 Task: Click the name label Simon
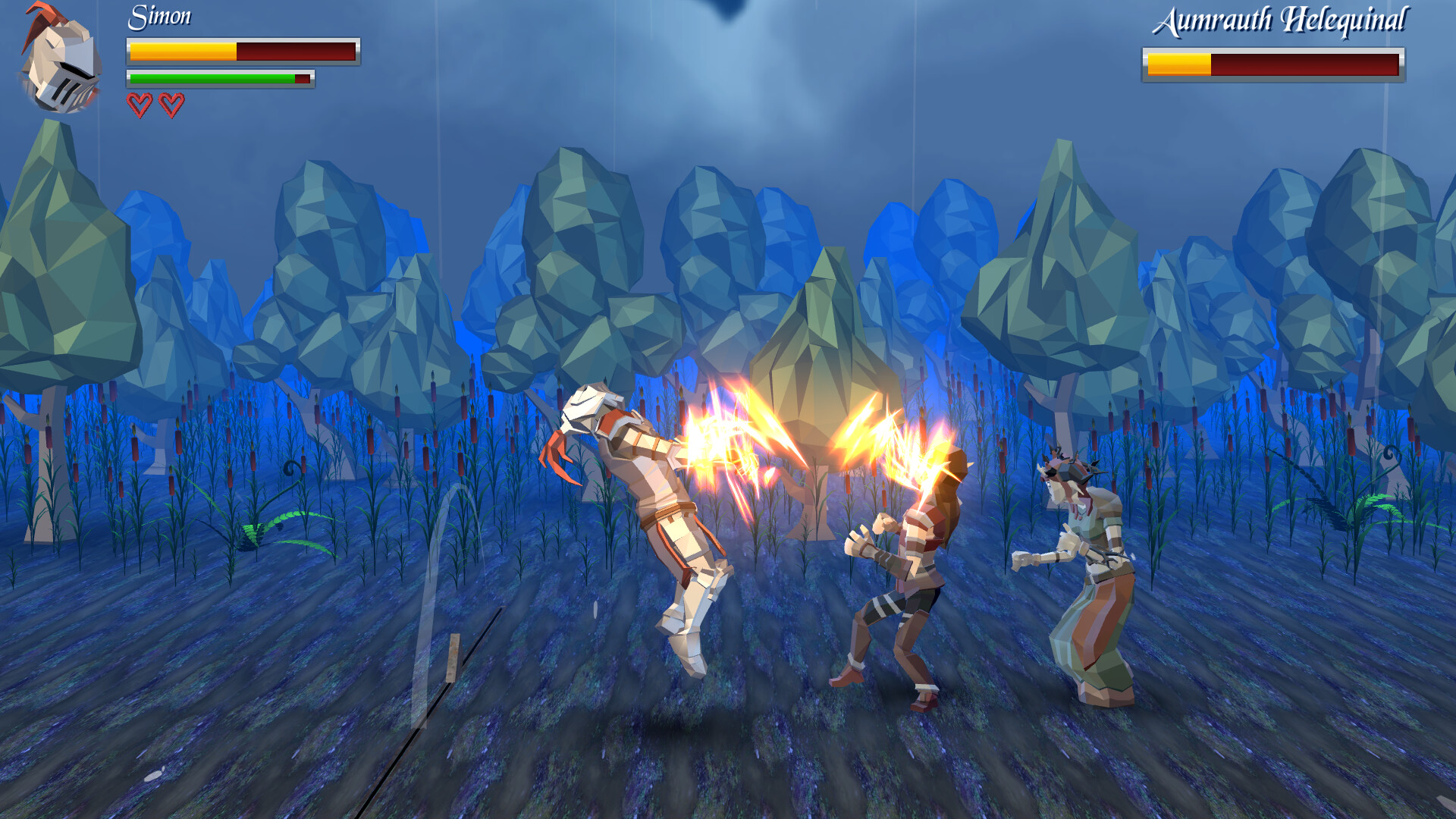(159, 17)
